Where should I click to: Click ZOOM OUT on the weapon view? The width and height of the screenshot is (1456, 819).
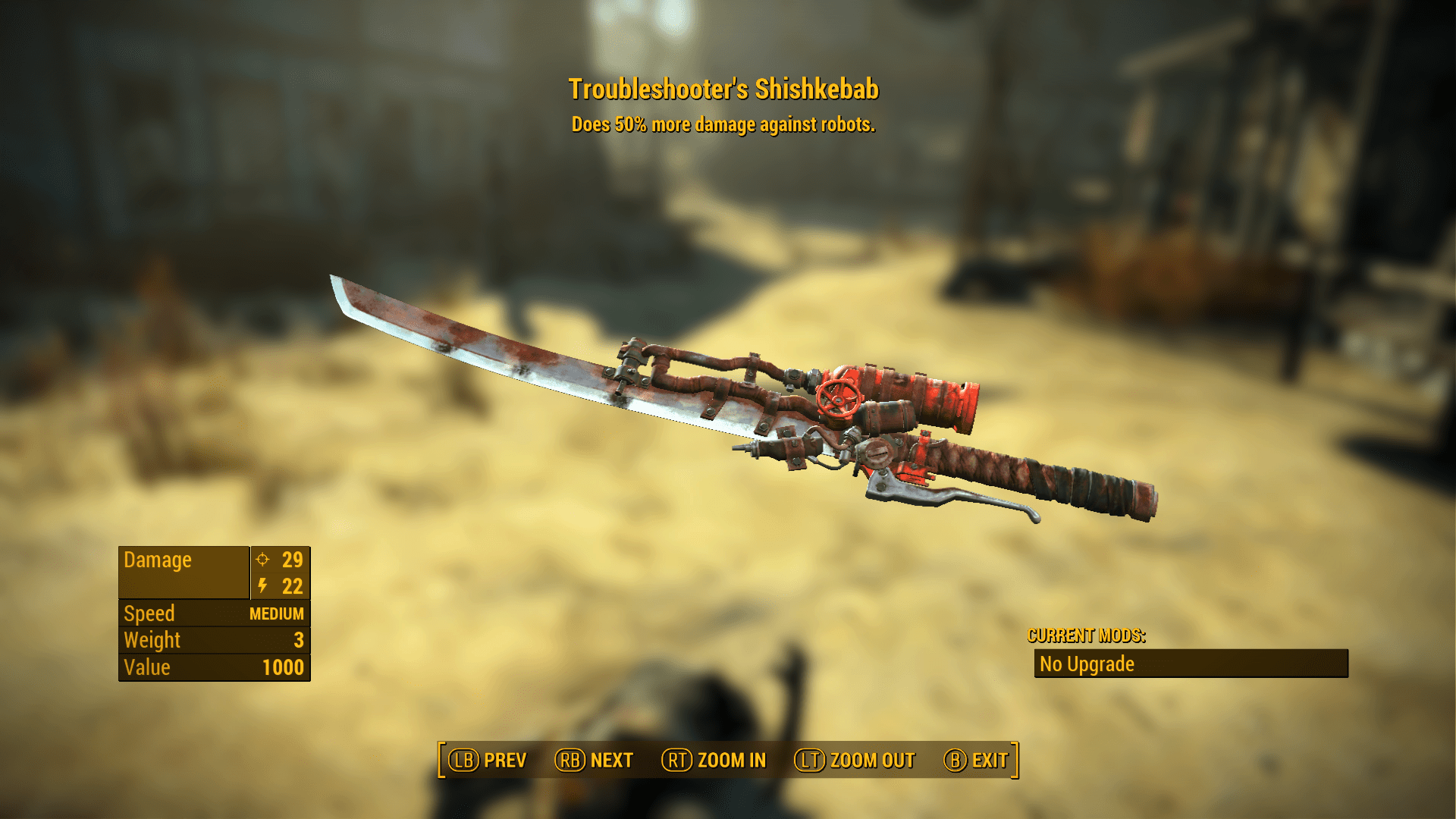coord(872,760)
